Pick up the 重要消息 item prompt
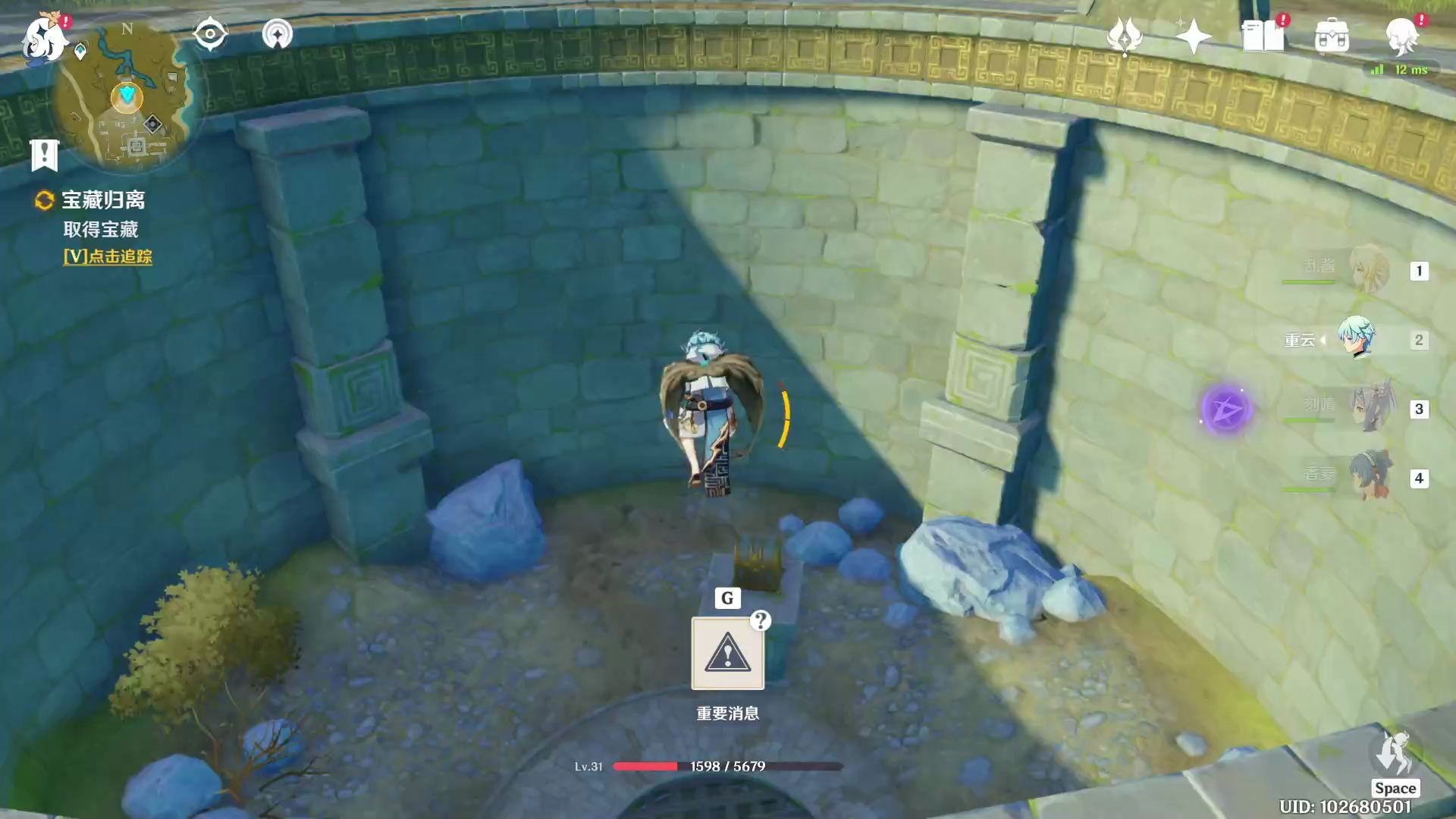The height and width of the screenshot is (819, 1456). click(x=727, y=654)
